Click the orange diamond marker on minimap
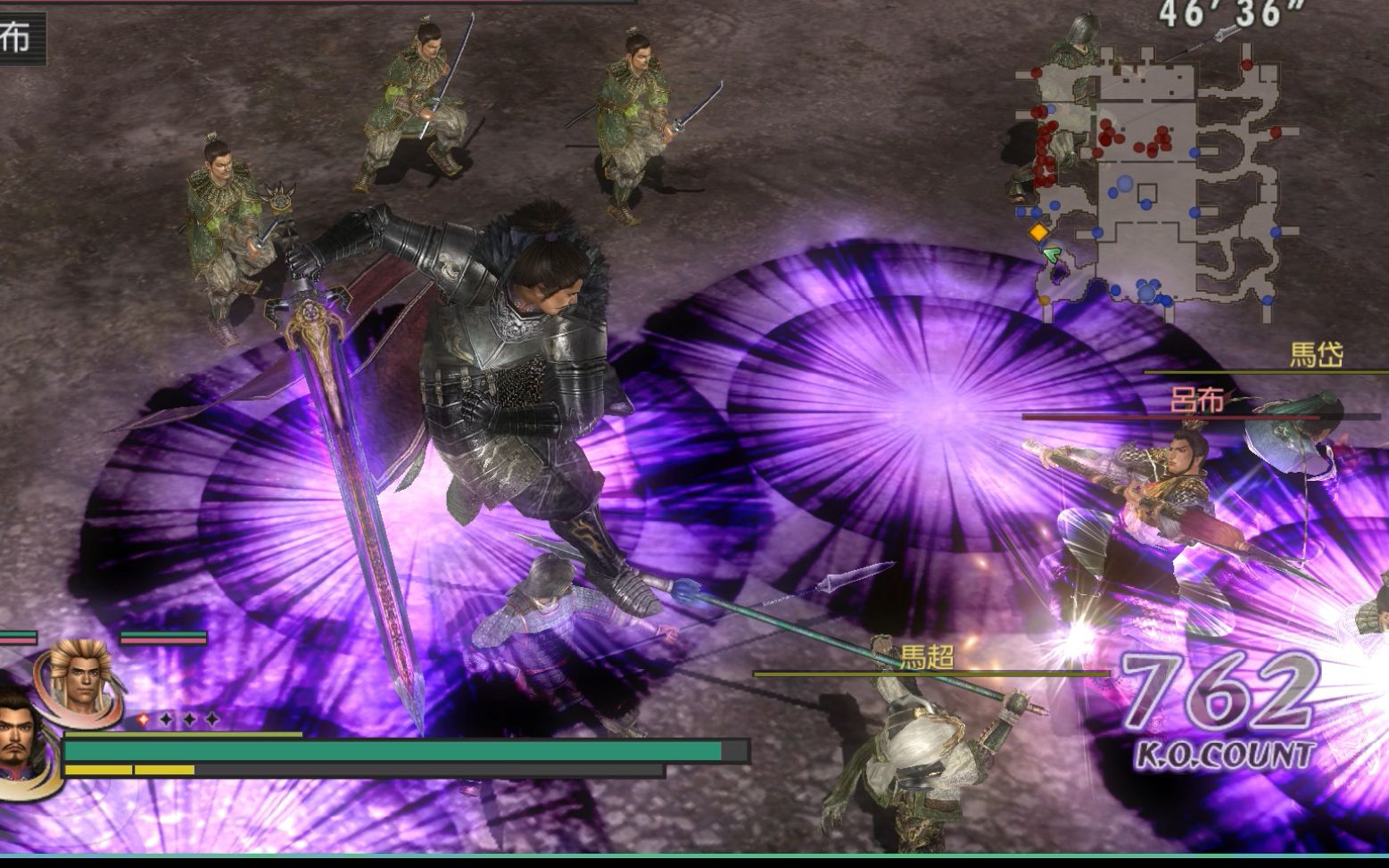1389x868 pixels. pyautogui.click(x=1038, y=233)
